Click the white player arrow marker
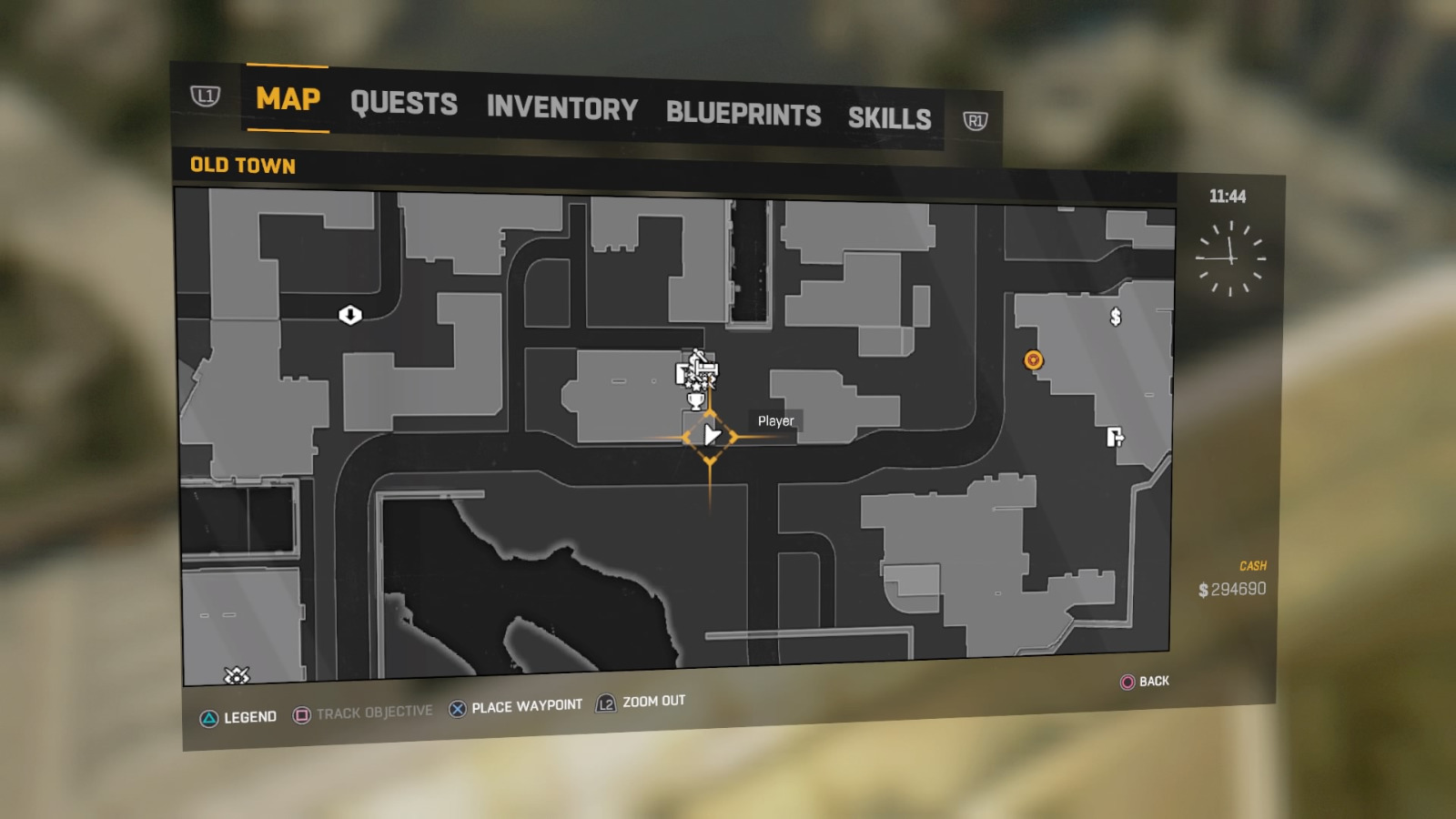1456x819 pixels. pos(711,434)
